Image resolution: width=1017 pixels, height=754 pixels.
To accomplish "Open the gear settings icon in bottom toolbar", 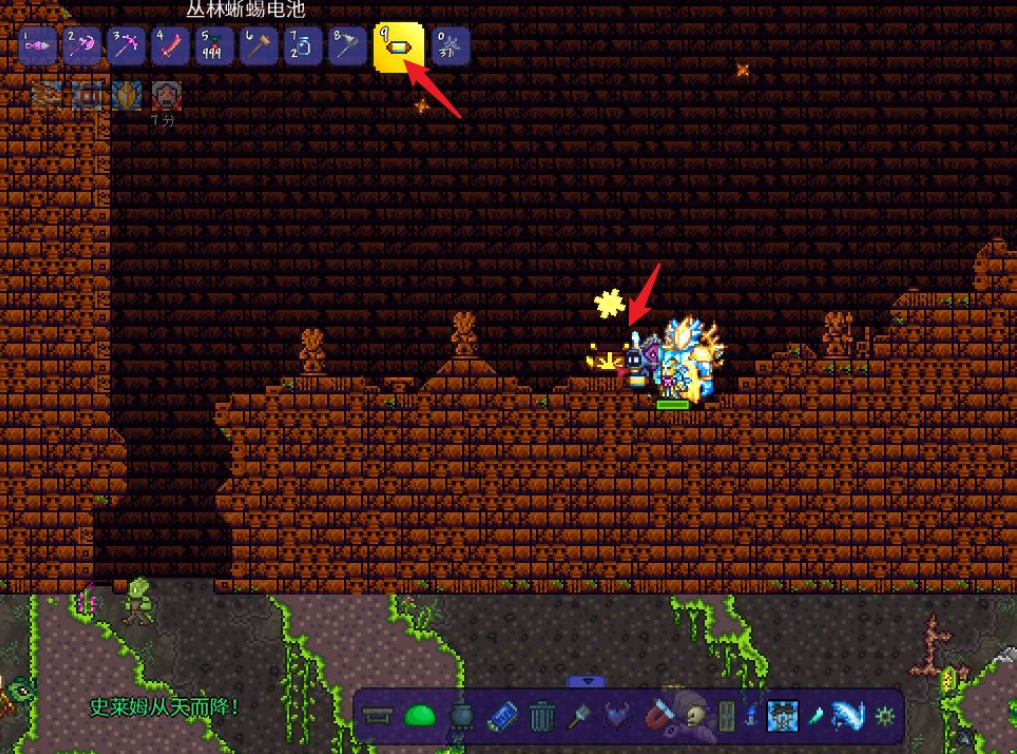I will 885,716.
